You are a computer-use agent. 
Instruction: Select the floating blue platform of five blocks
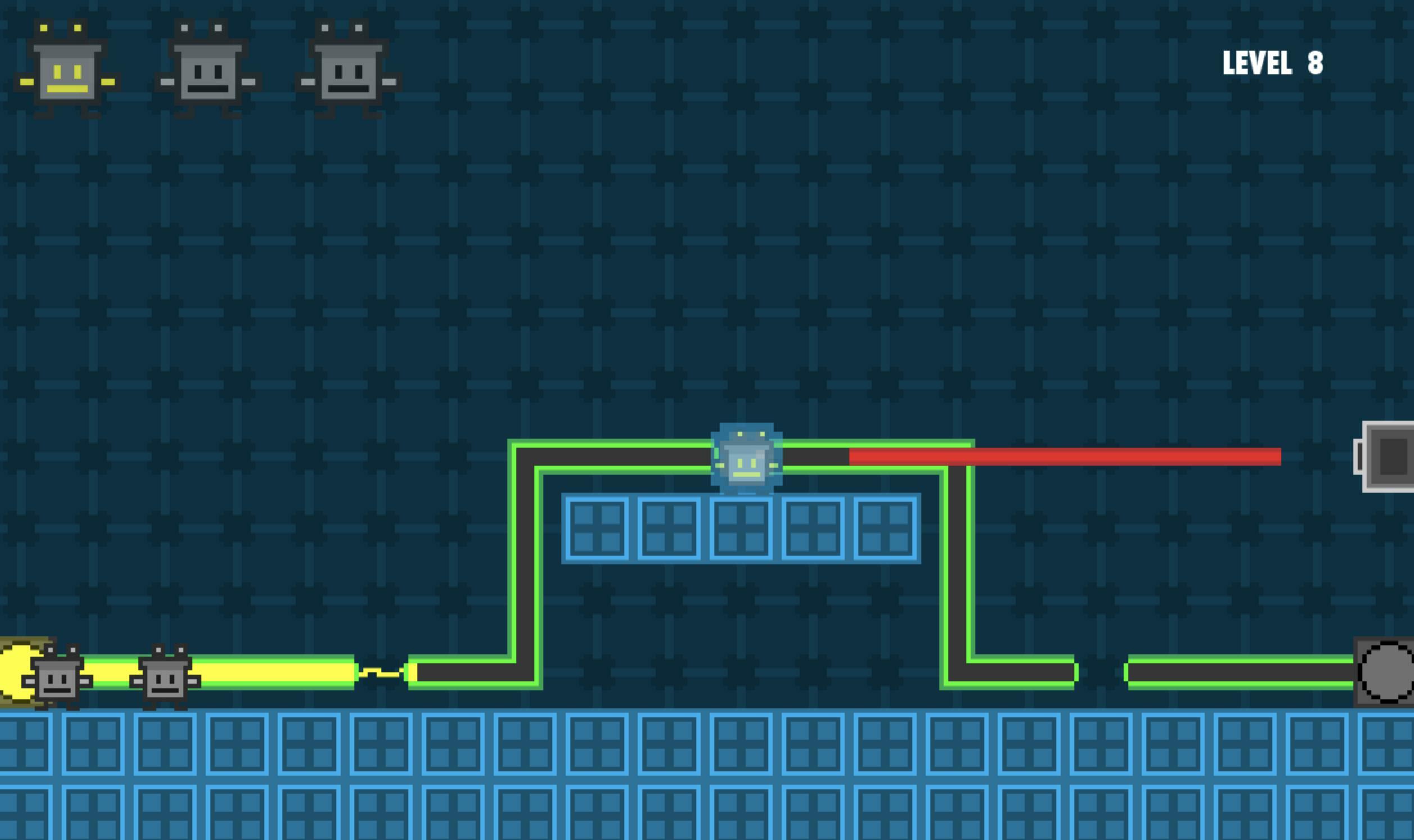(740, 529)
